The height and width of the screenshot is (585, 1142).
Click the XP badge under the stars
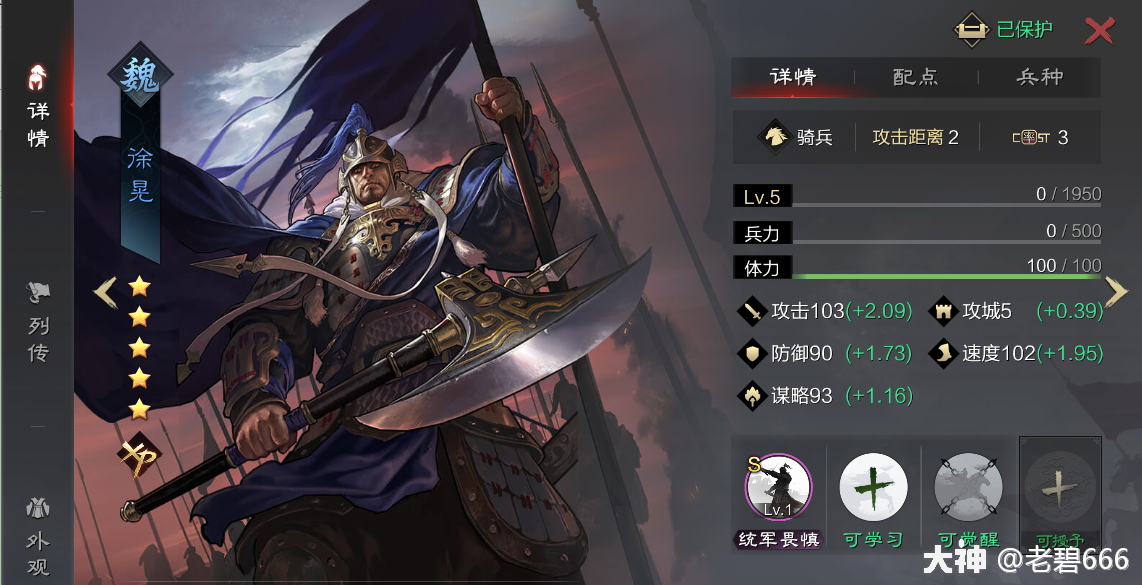139,458
